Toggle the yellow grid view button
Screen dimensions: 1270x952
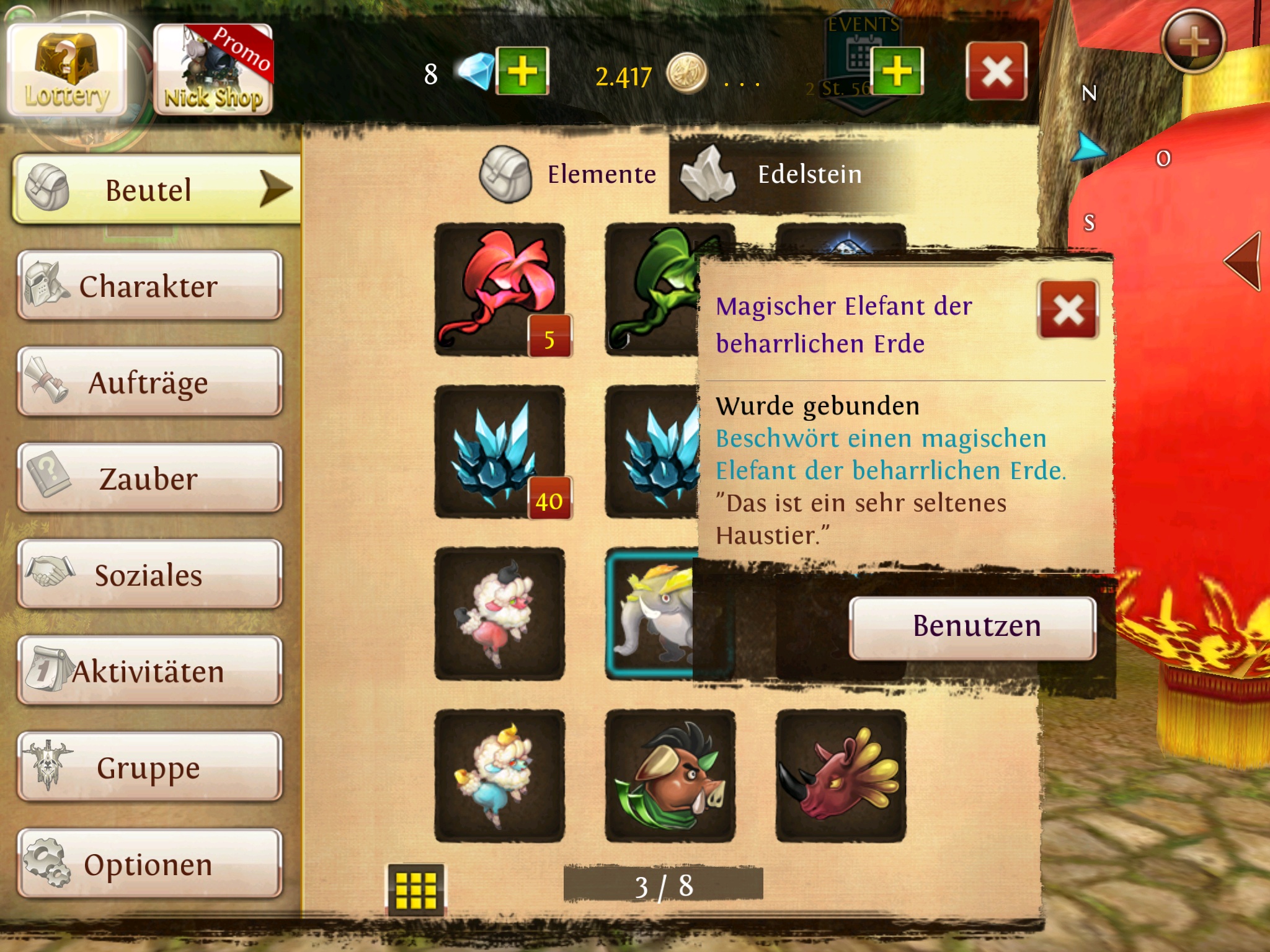click(x=415, y=889)
